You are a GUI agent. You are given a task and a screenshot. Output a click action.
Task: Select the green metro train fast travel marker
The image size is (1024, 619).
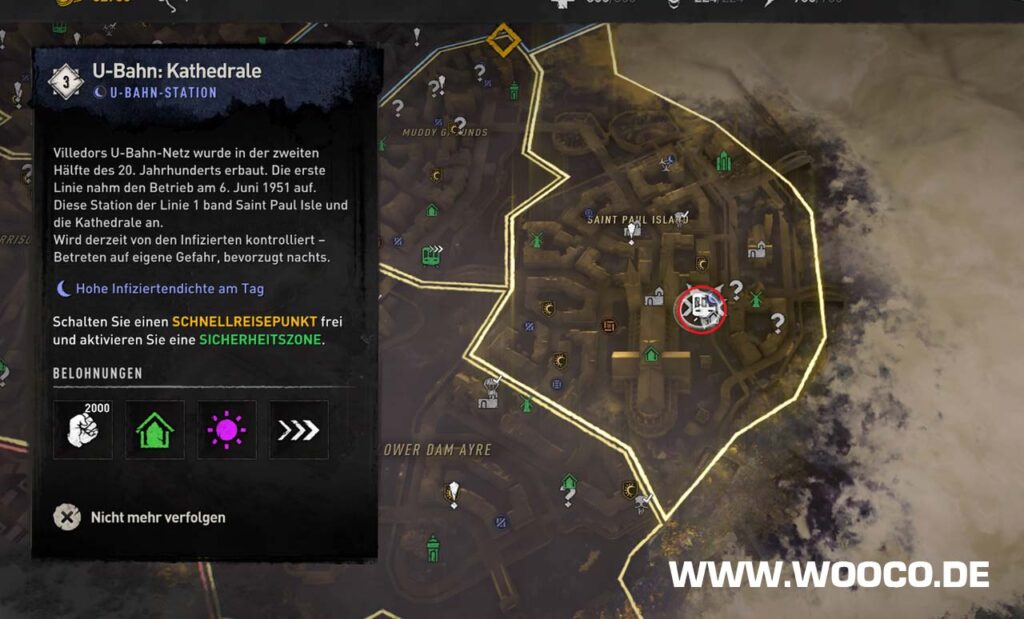pyautogui.click(x=432, y=255)
